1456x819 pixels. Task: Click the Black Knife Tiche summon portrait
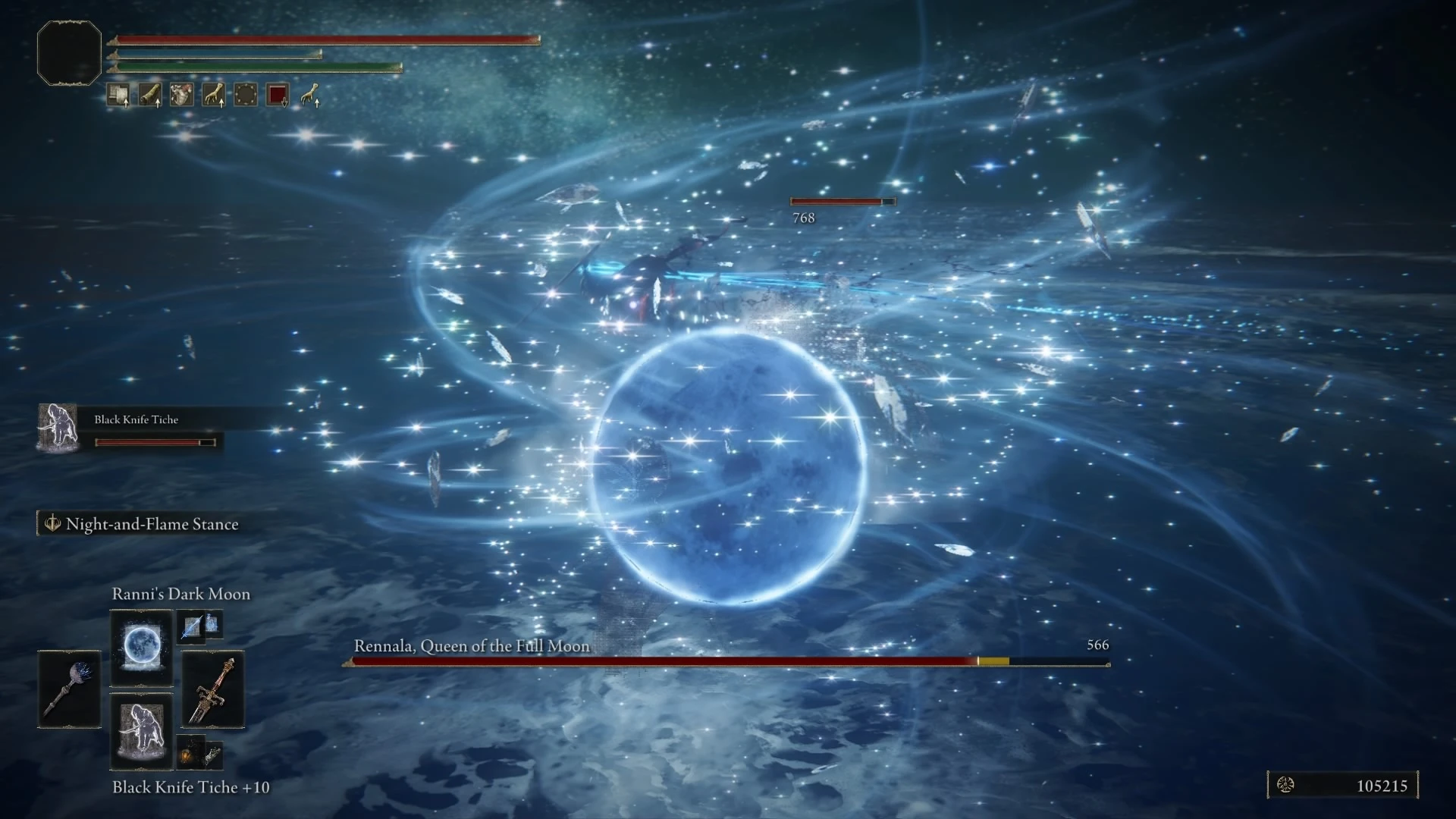pos(58,428)
